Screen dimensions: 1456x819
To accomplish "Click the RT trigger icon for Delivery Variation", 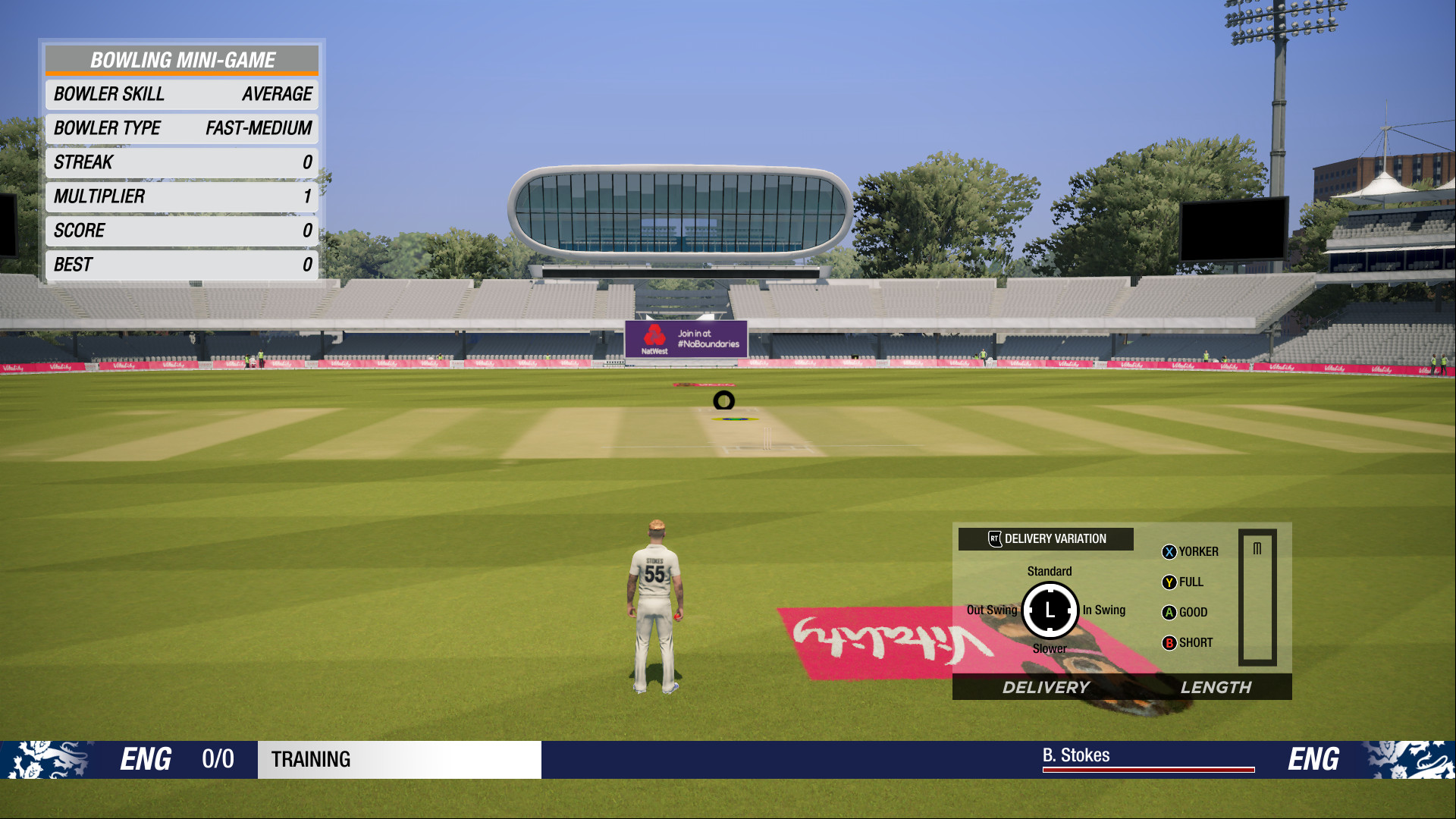I will tap(996, 539).
